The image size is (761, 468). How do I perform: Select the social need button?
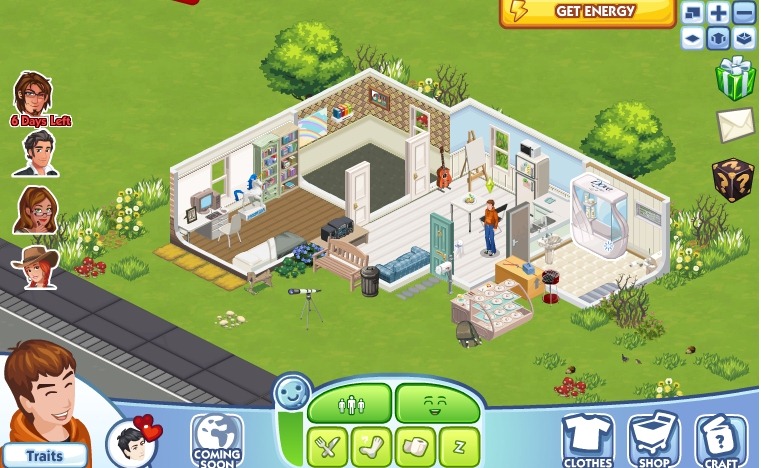coord(349,405)
